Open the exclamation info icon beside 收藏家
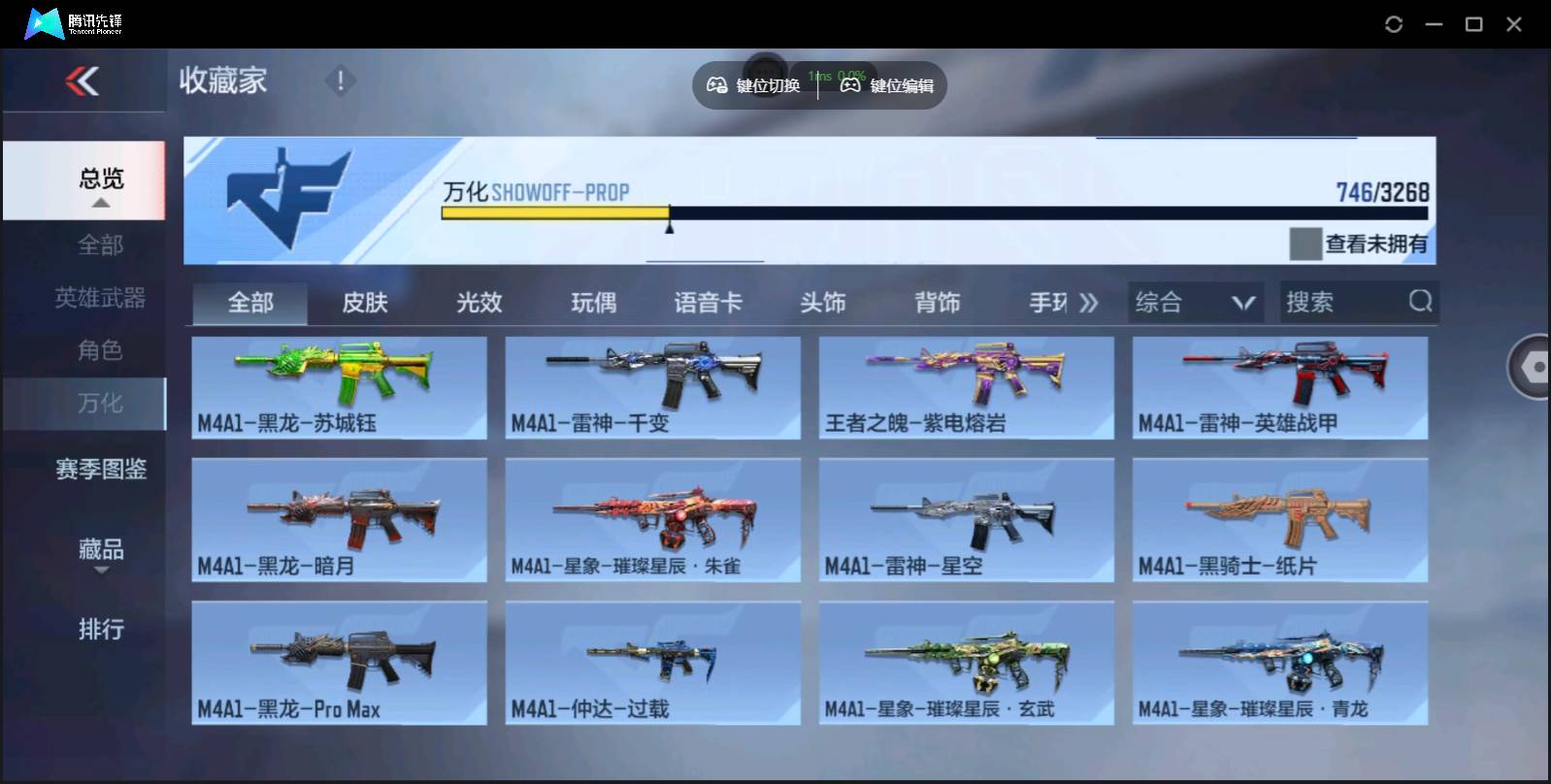1551x784 pixels. click(340, 82)
